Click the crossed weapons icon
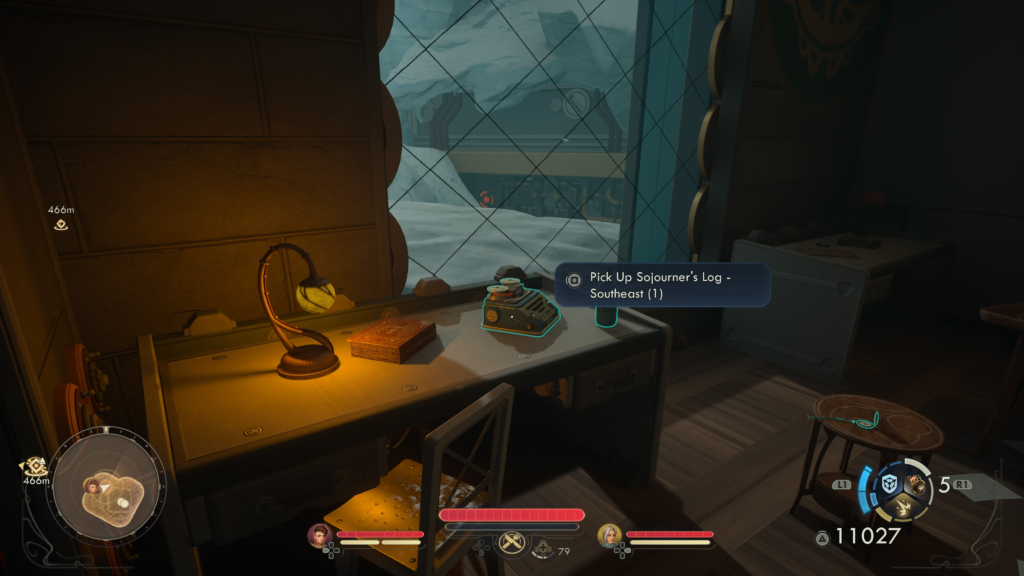The height and width of the screenshot is (576, 1024). point(511,541)
